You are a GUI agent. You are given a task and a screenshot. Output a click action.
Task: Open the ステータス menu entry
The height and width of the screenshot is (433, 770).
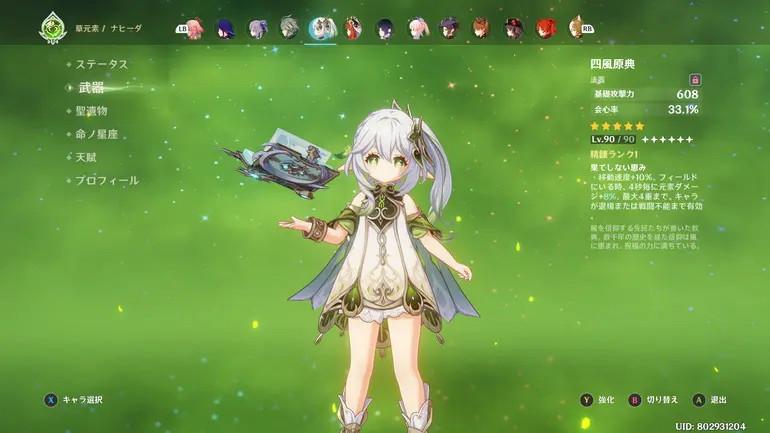tap(103, 64)
